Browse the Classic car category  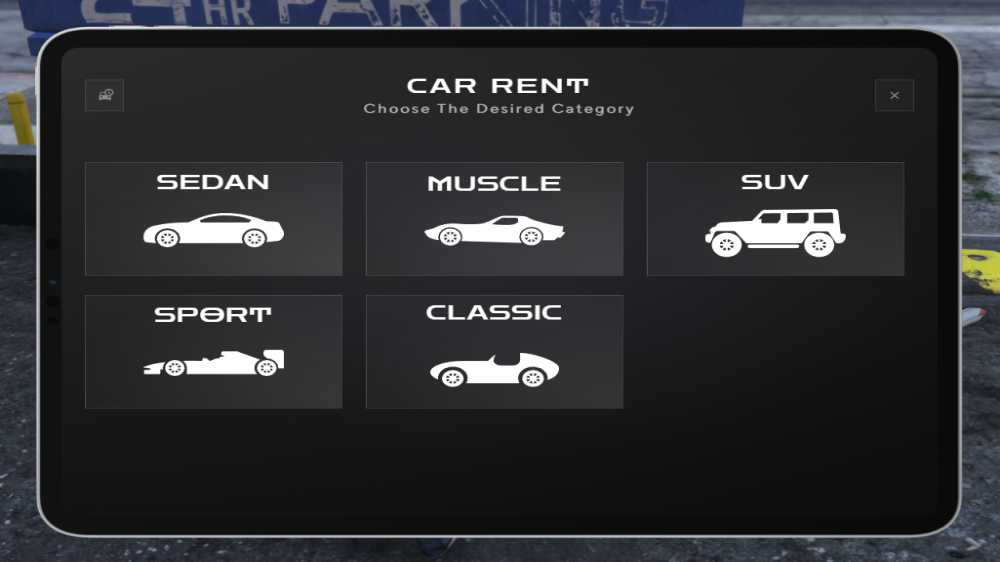coord(494,351)
